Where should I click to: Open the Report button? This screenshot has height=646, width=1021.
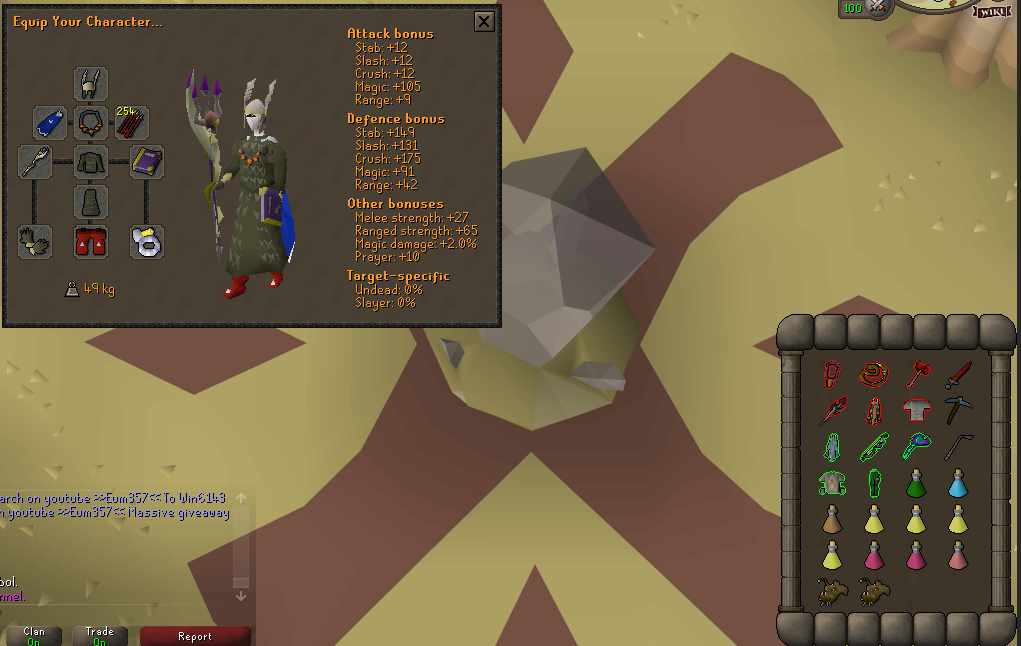pyautogui.click(x=195, y=636)
